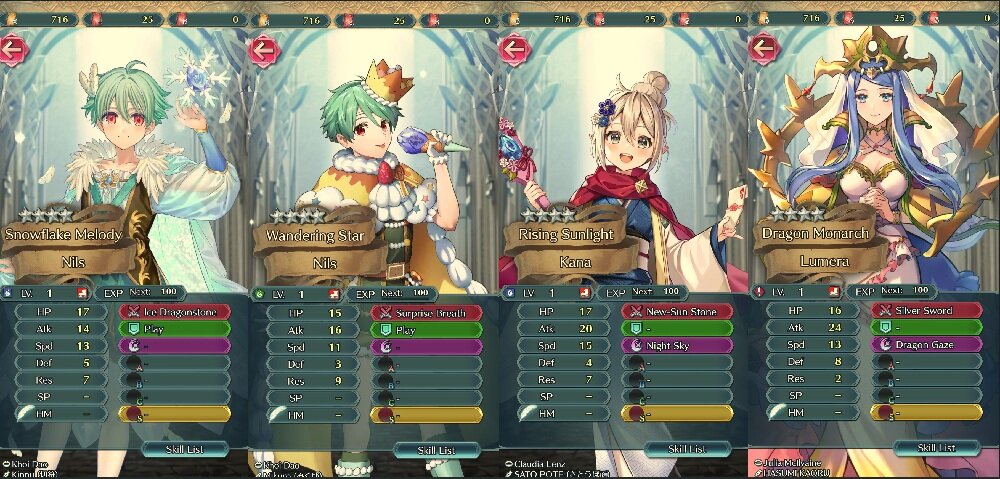Click back arrow on Kana's panel
This screenshot has height=479, width=1000.
point(514,48)
